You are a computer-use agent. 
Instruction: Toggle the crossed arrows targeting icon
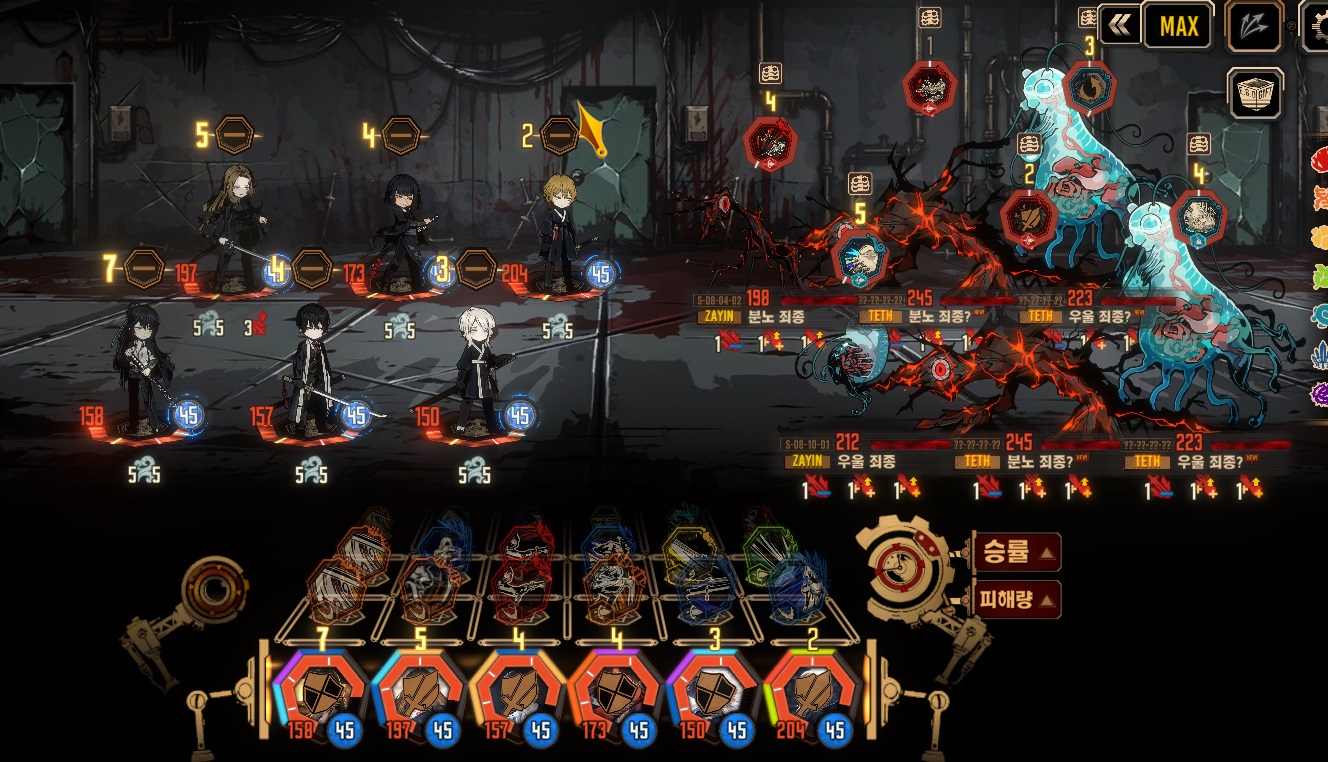point(1254,26)
